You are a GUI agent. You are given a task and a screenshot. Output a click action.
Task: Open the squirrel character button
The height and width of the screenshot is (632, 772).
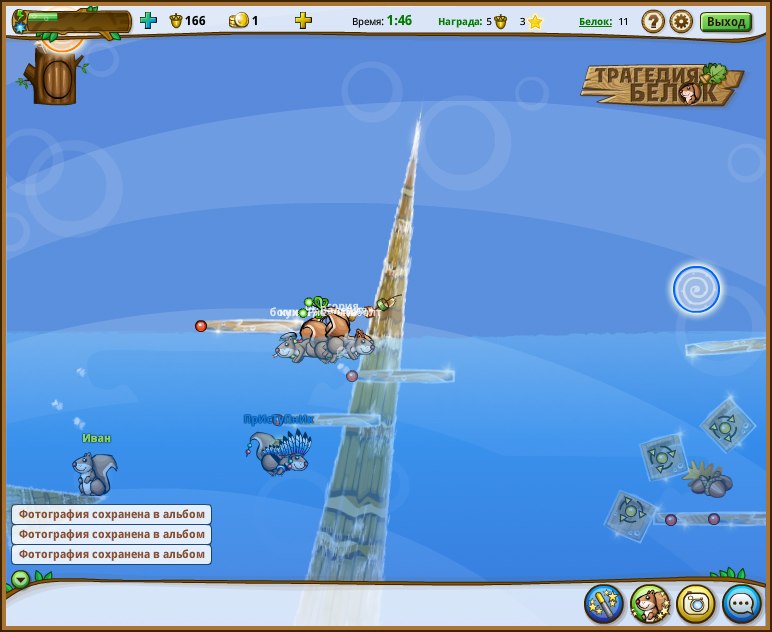pyautogui.click(x=650, y=603)
